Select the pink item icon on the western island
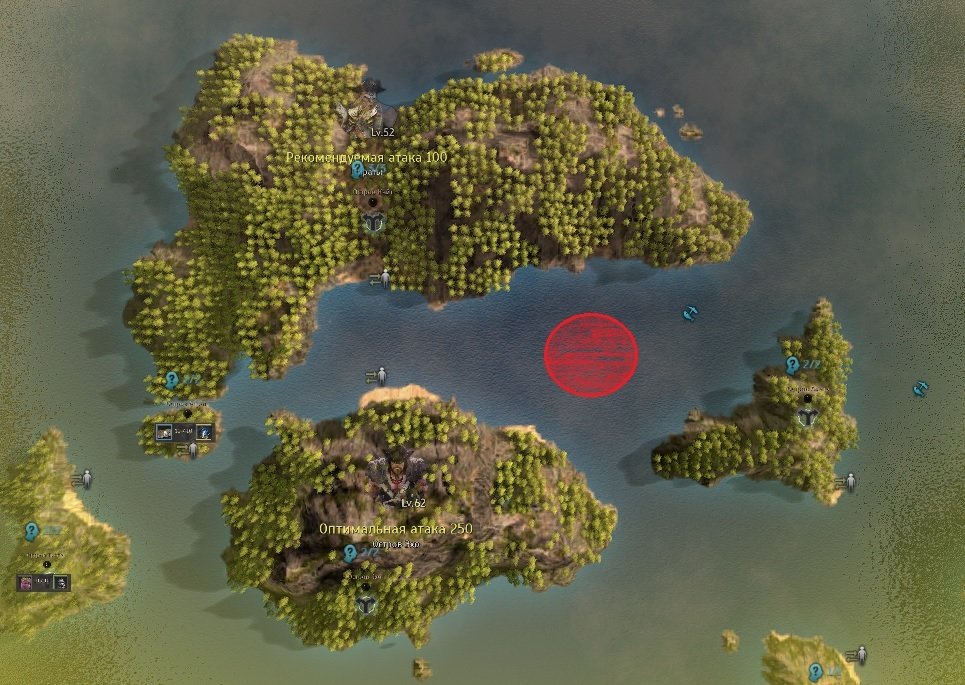This screenshot has height=685, width=965. point(26,581)
